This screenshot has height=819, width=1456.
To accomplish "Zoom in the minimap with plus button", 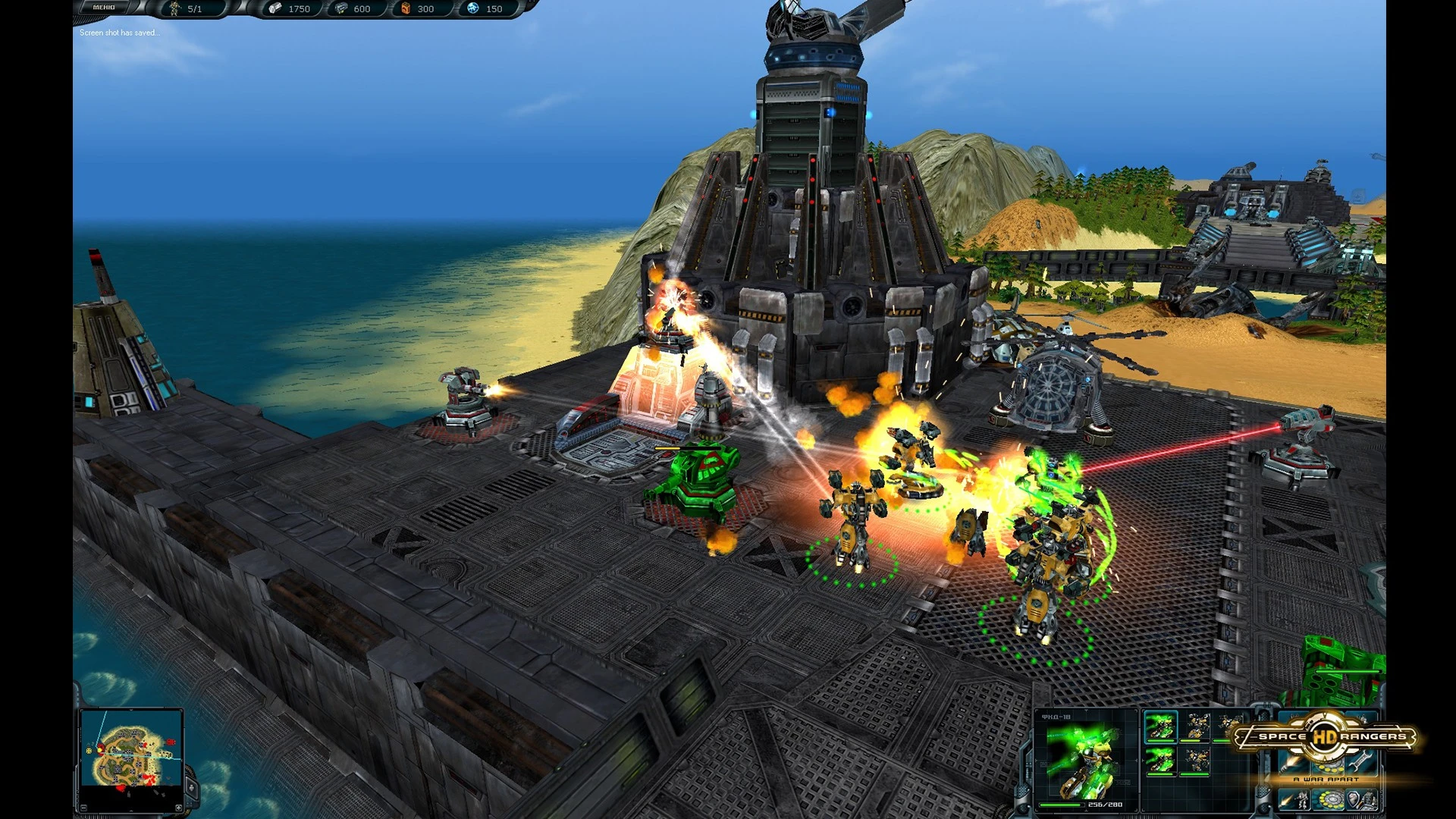I will (x=179, y=808).
